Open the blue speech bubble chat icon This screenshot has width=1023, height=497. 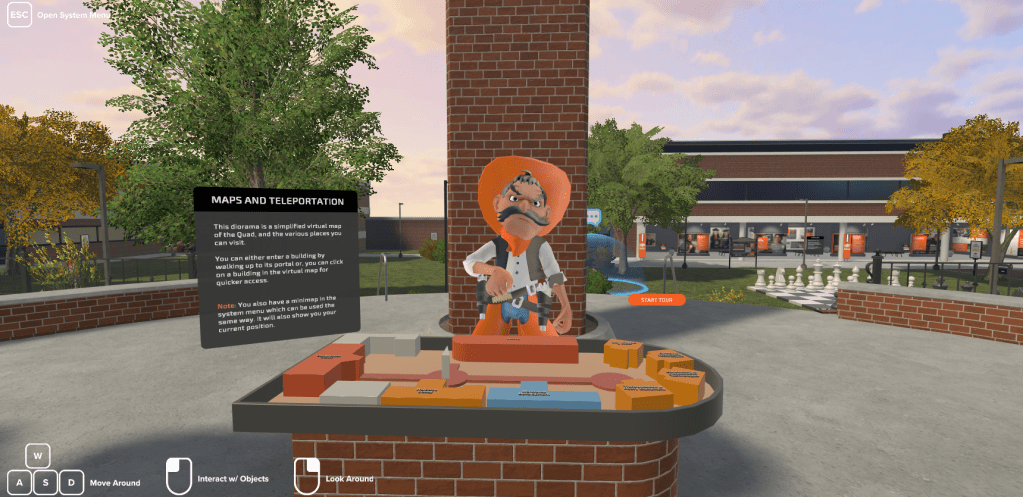coord(593,215)
